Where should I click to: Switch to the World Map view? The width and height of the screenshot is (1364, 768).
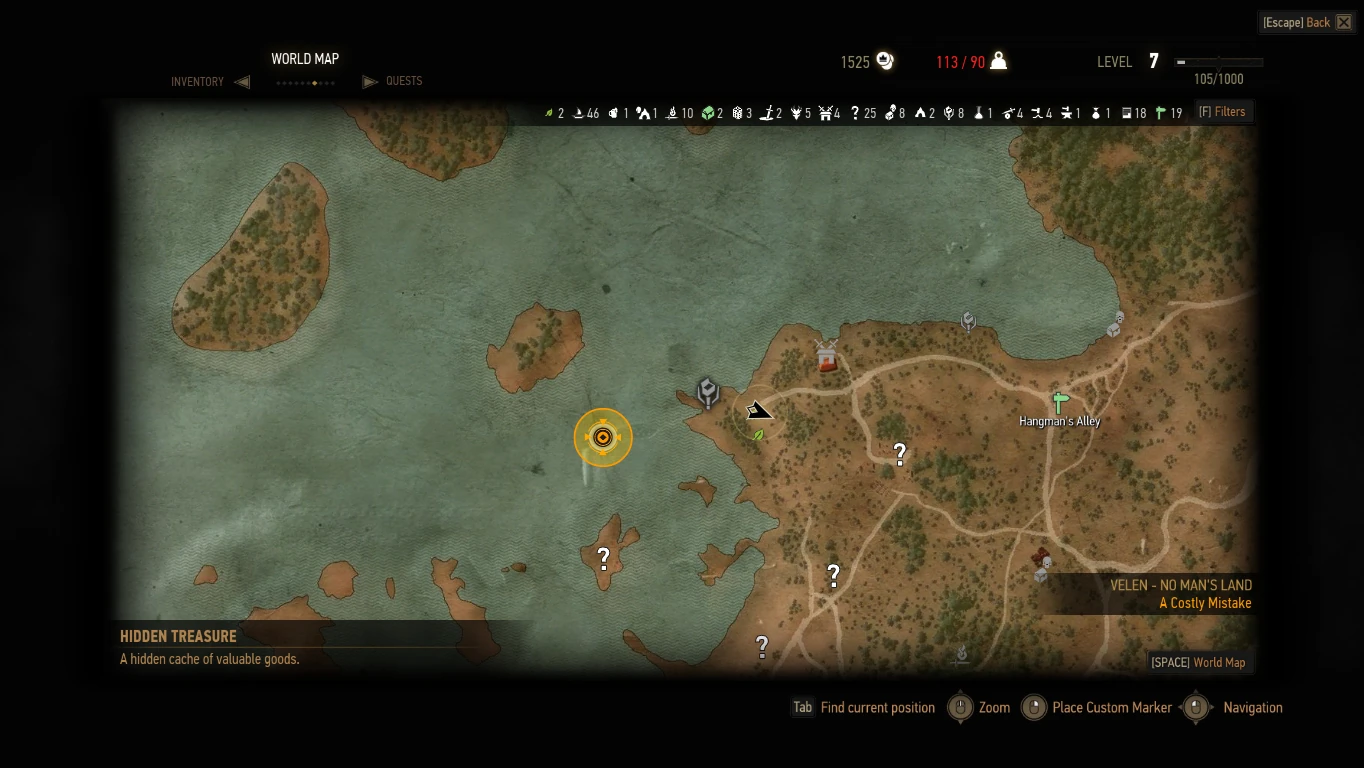pyautogui.click(x=1198, y=662)
